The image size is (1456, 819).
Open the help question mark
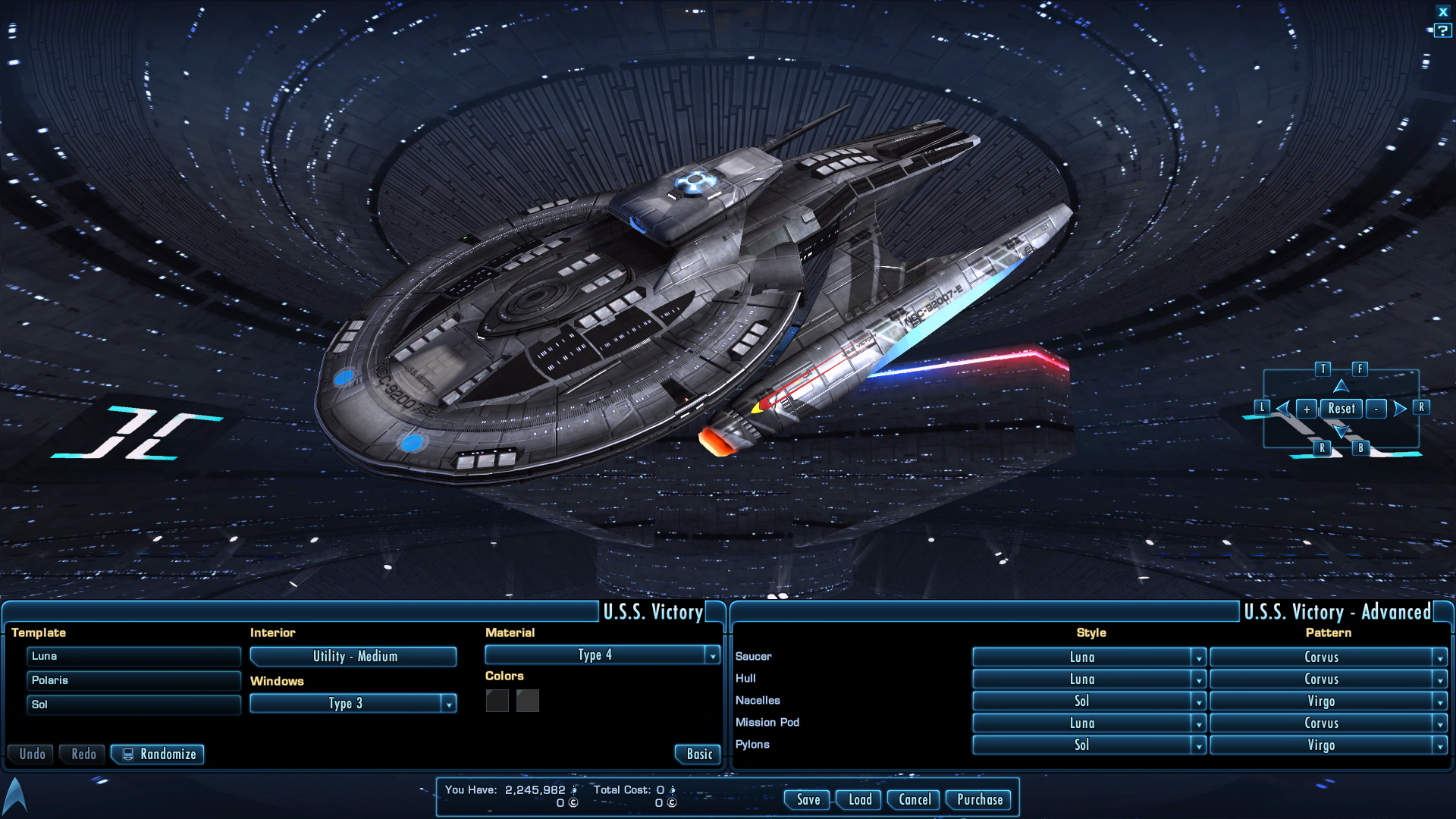click(x=1442, y=31)
